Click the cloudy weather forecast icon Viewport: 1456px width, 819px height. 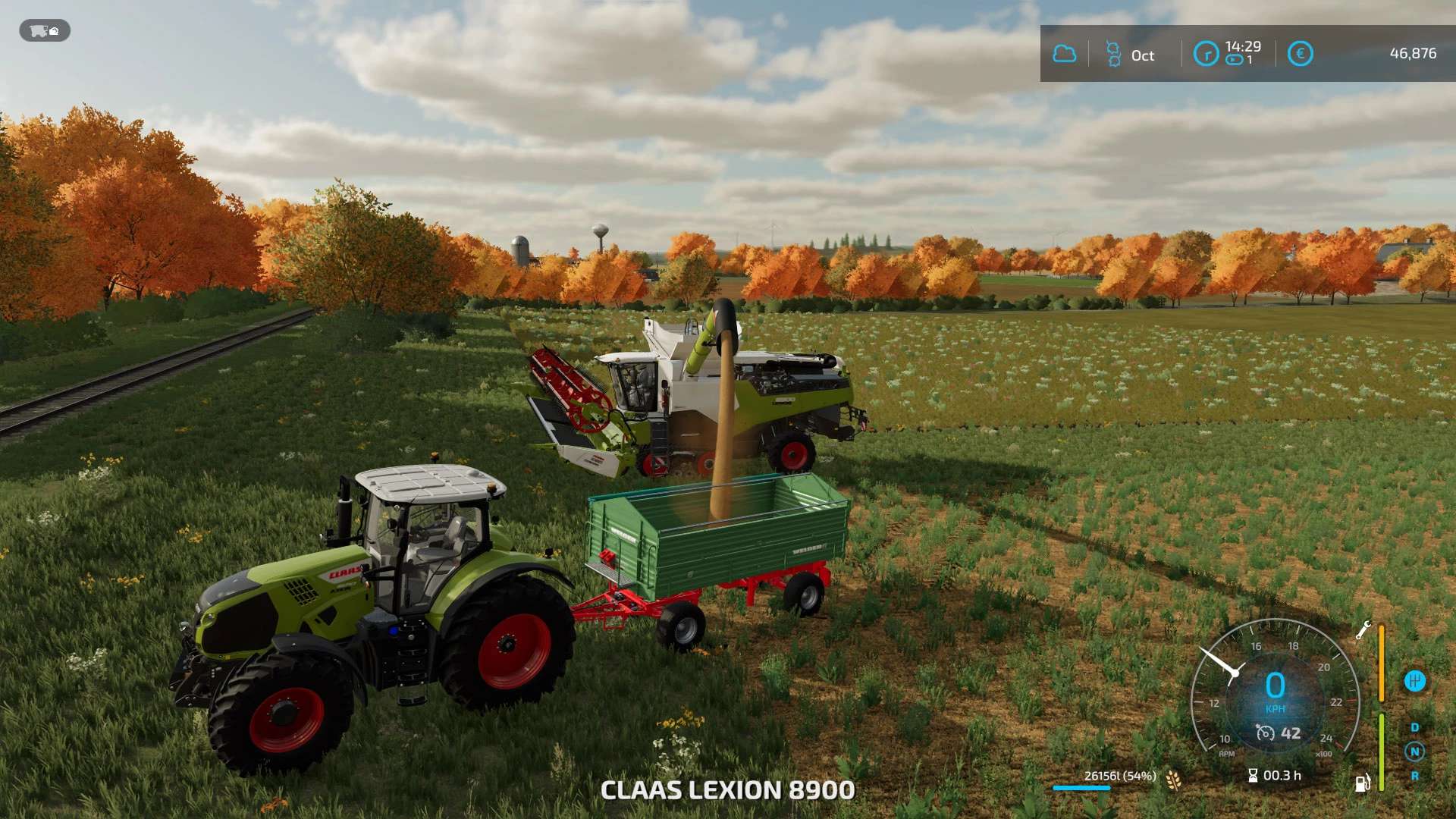click(x=1064, y=54)
